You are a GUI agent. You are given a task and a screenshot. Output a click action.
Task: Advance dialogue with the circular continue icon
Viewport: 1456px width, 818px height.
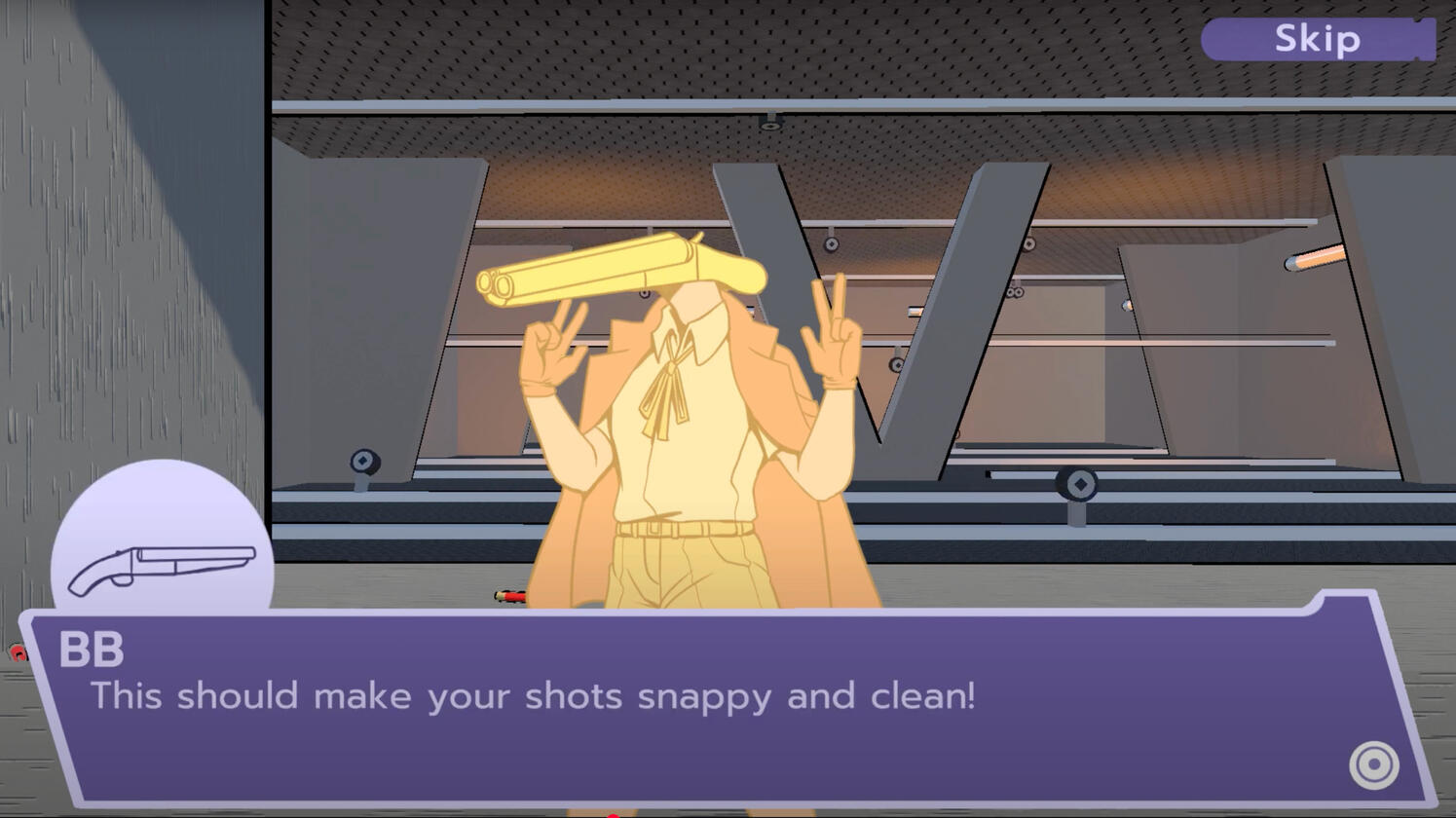pyautogui.click(x=1373, y=764)
